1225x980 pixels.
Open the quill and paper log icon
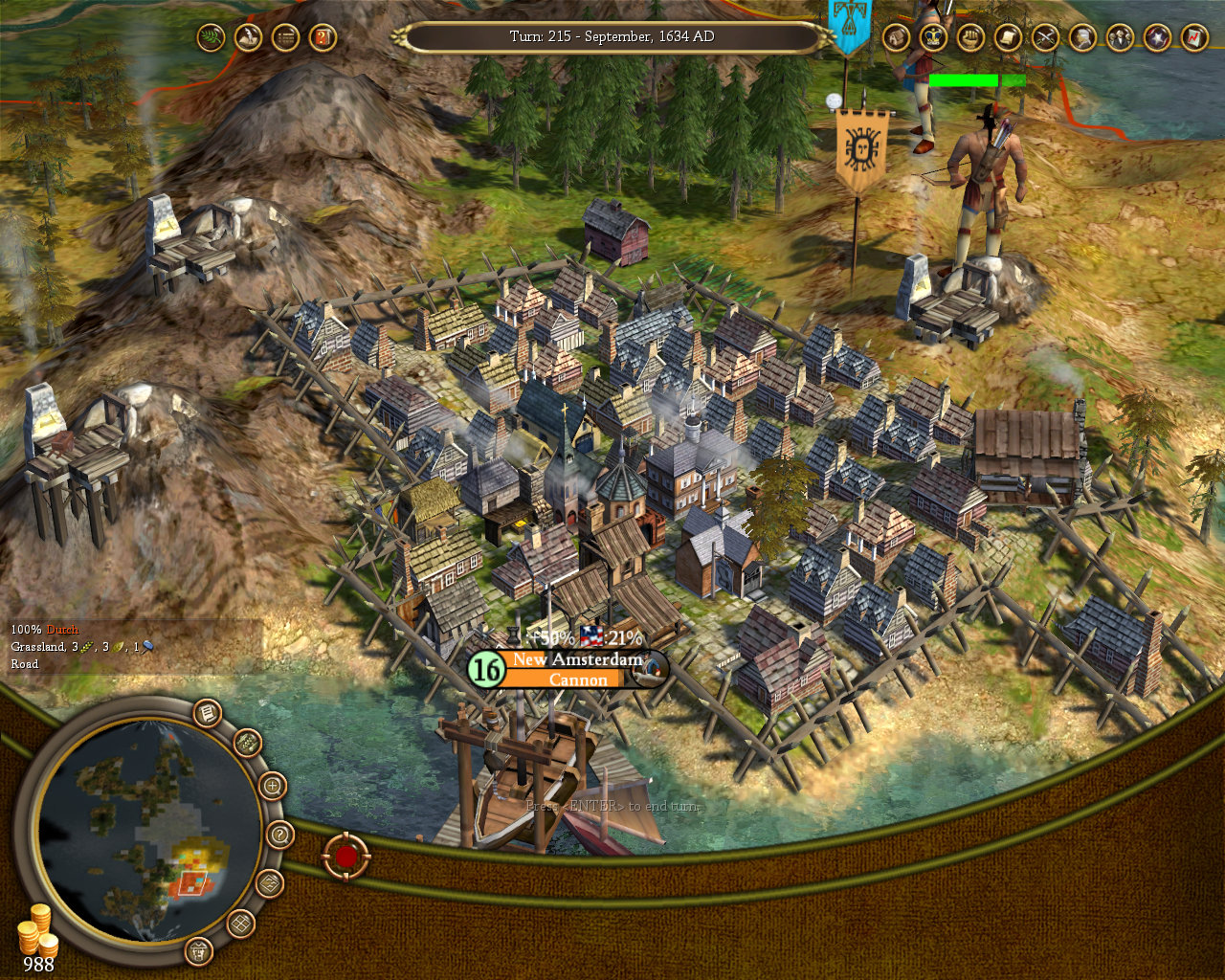pos(248,38)
